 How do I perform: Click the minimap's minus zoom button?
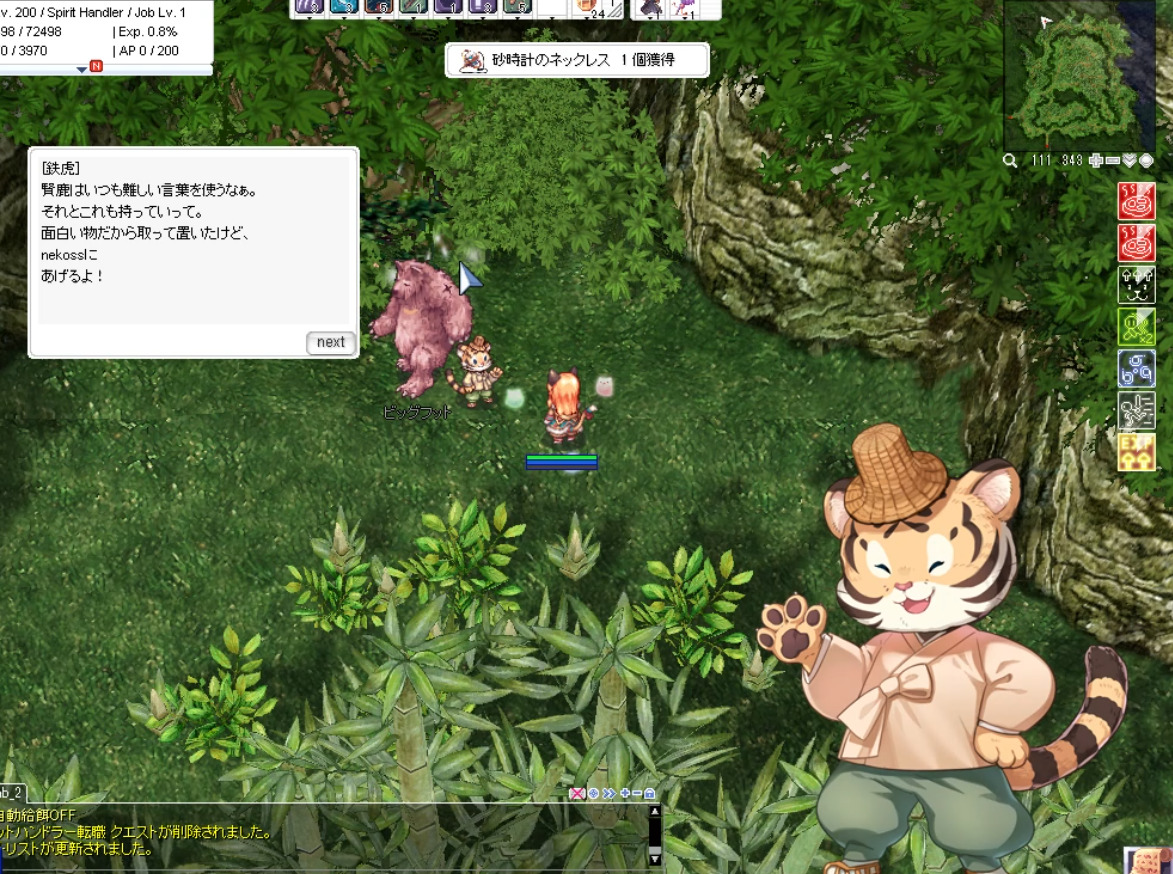pyautogui.click(x=1112, y=160)
